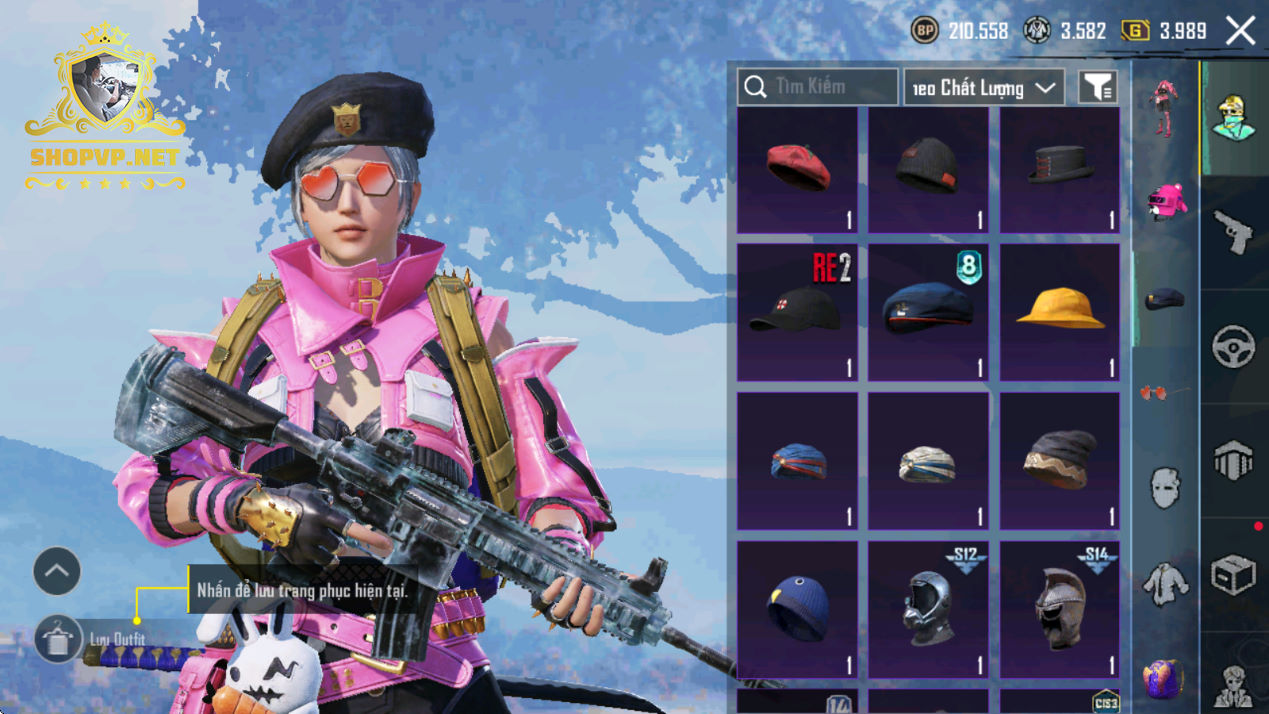Open the item filter button
Image resolution: width=1269 pixels, height=714 pixels.
1097,88
